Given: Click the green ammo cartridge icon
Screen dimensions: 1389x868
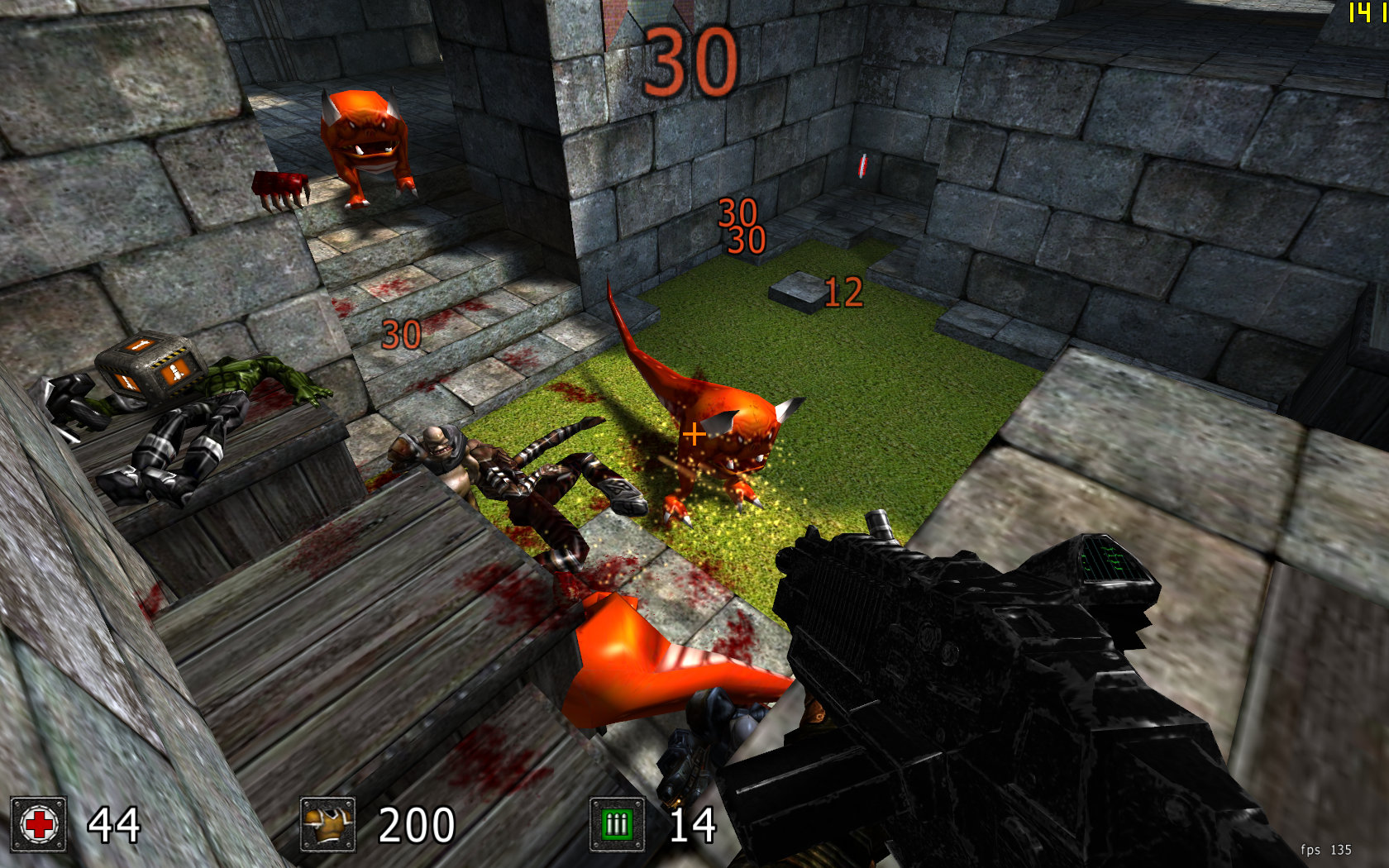Looking at the screenshot, I should 617,824.
